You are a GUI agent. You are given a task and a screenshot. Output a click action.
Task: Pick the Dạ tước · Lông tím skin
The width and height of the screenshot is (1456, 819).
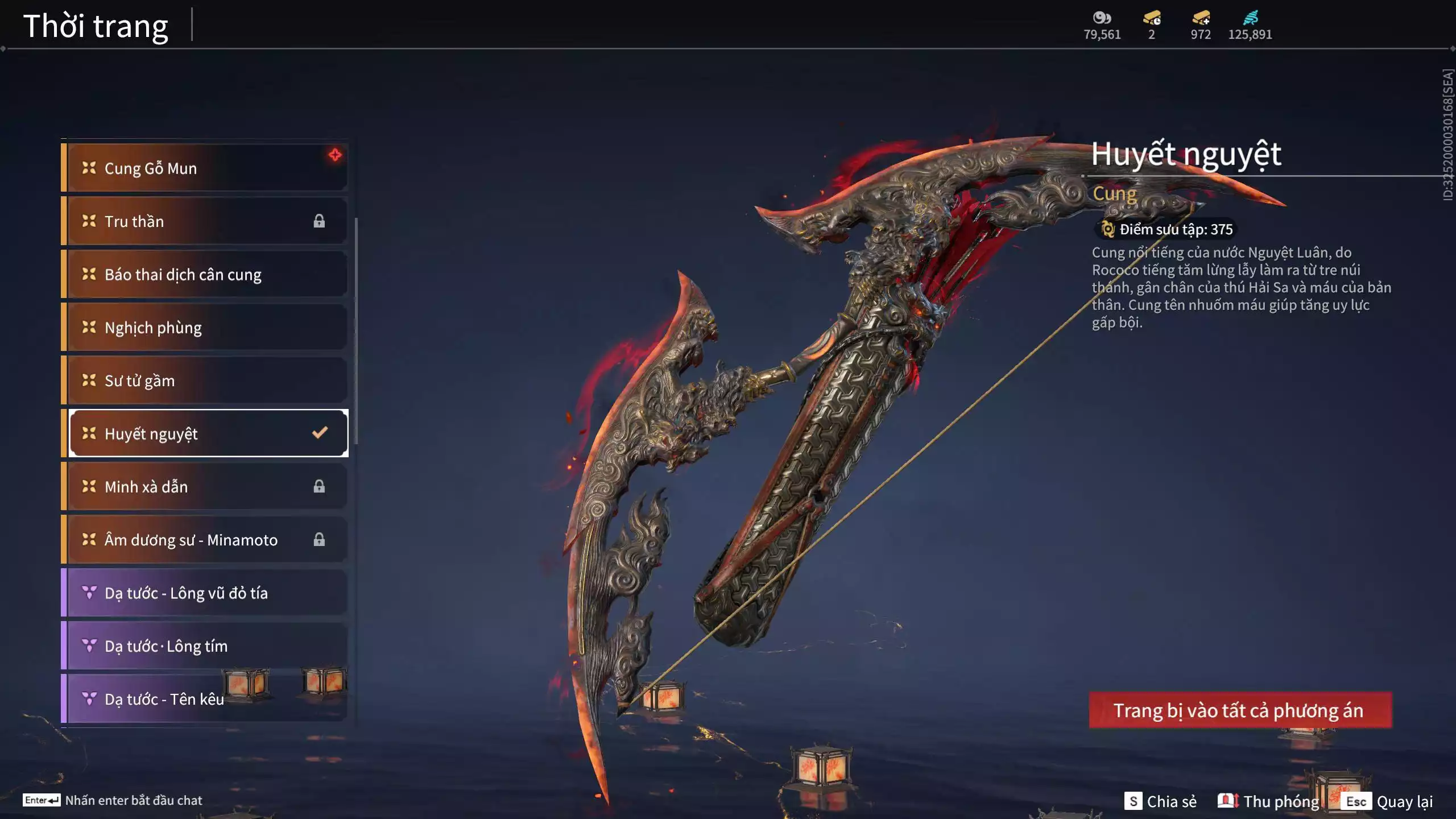pos(205,646)
